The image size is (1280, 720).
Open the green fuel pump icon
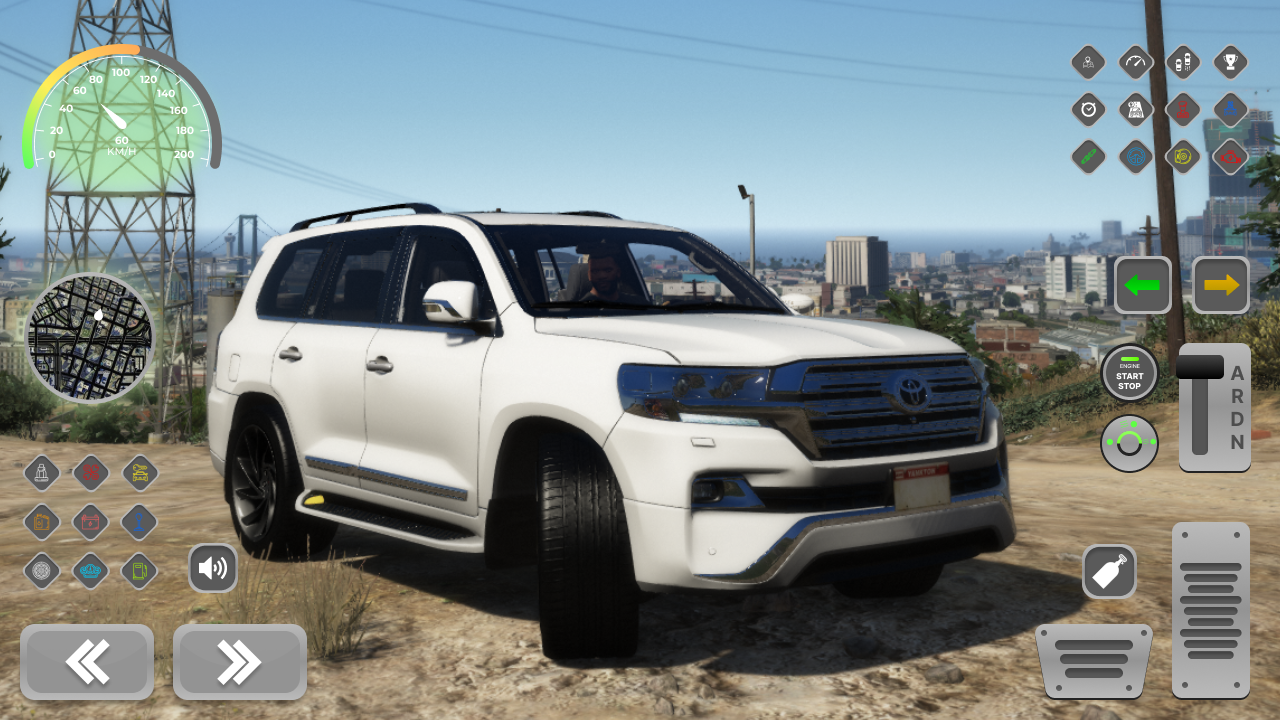[x=139, y=571]
